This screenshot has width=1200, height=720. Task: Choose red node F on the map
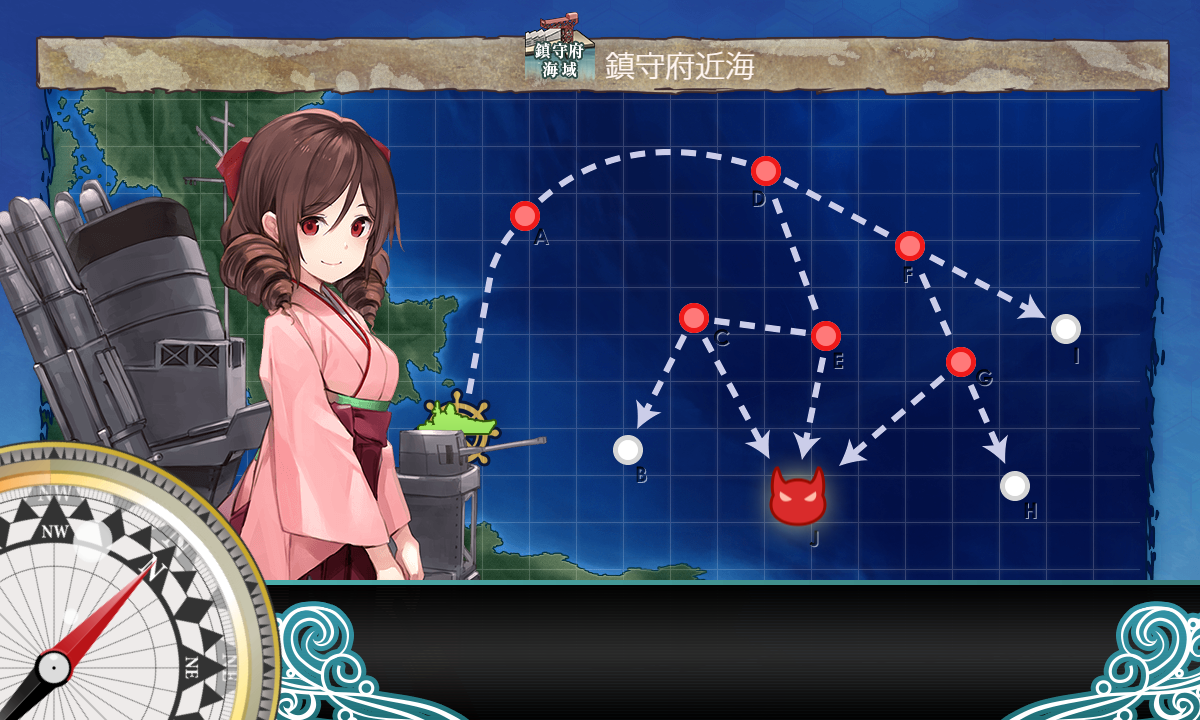pos(910,246)
